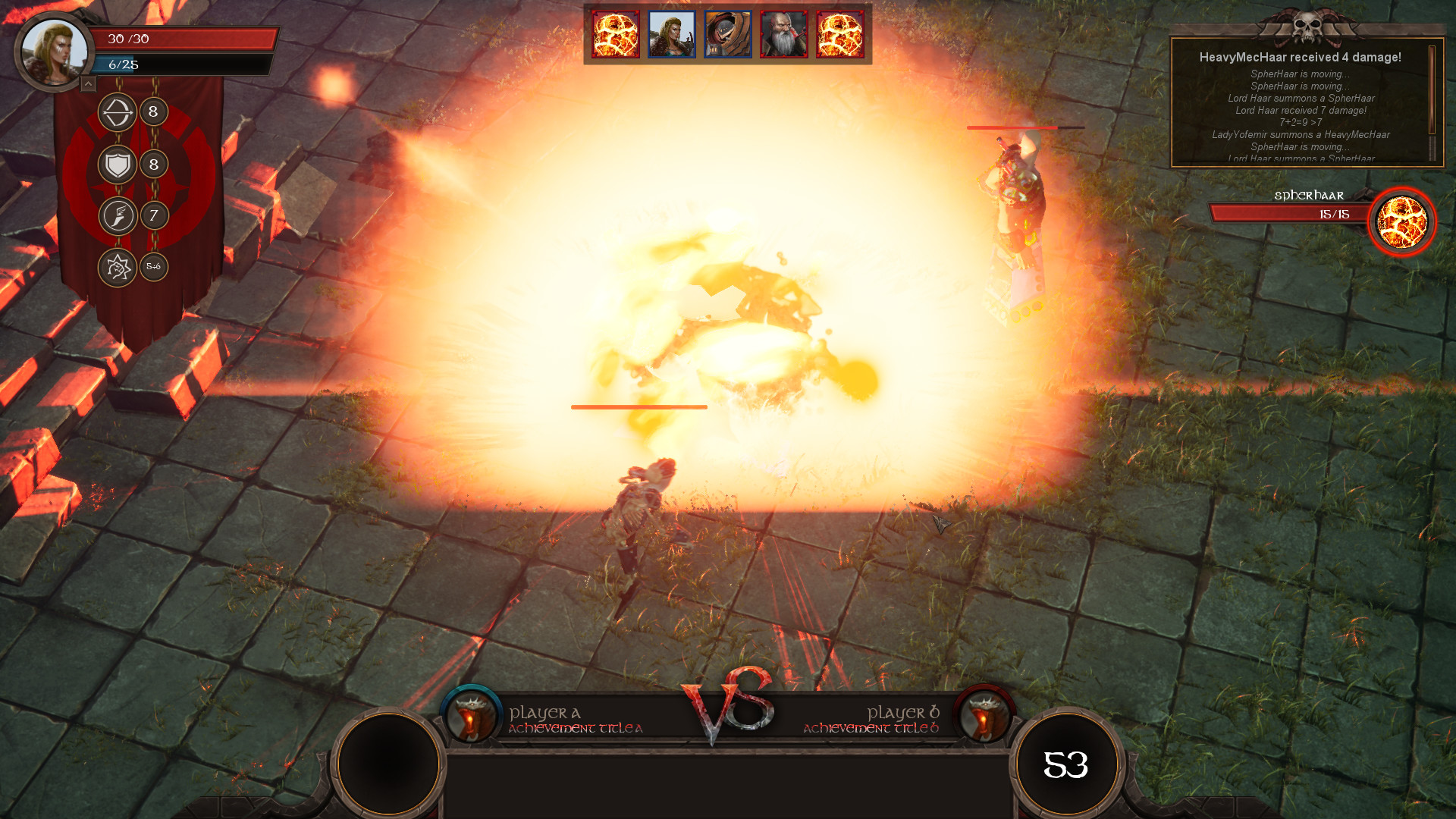The width and height of the screenshot is (1456, 819).
Task: Select the bow range stat icon
Action: tap(118, 112)
